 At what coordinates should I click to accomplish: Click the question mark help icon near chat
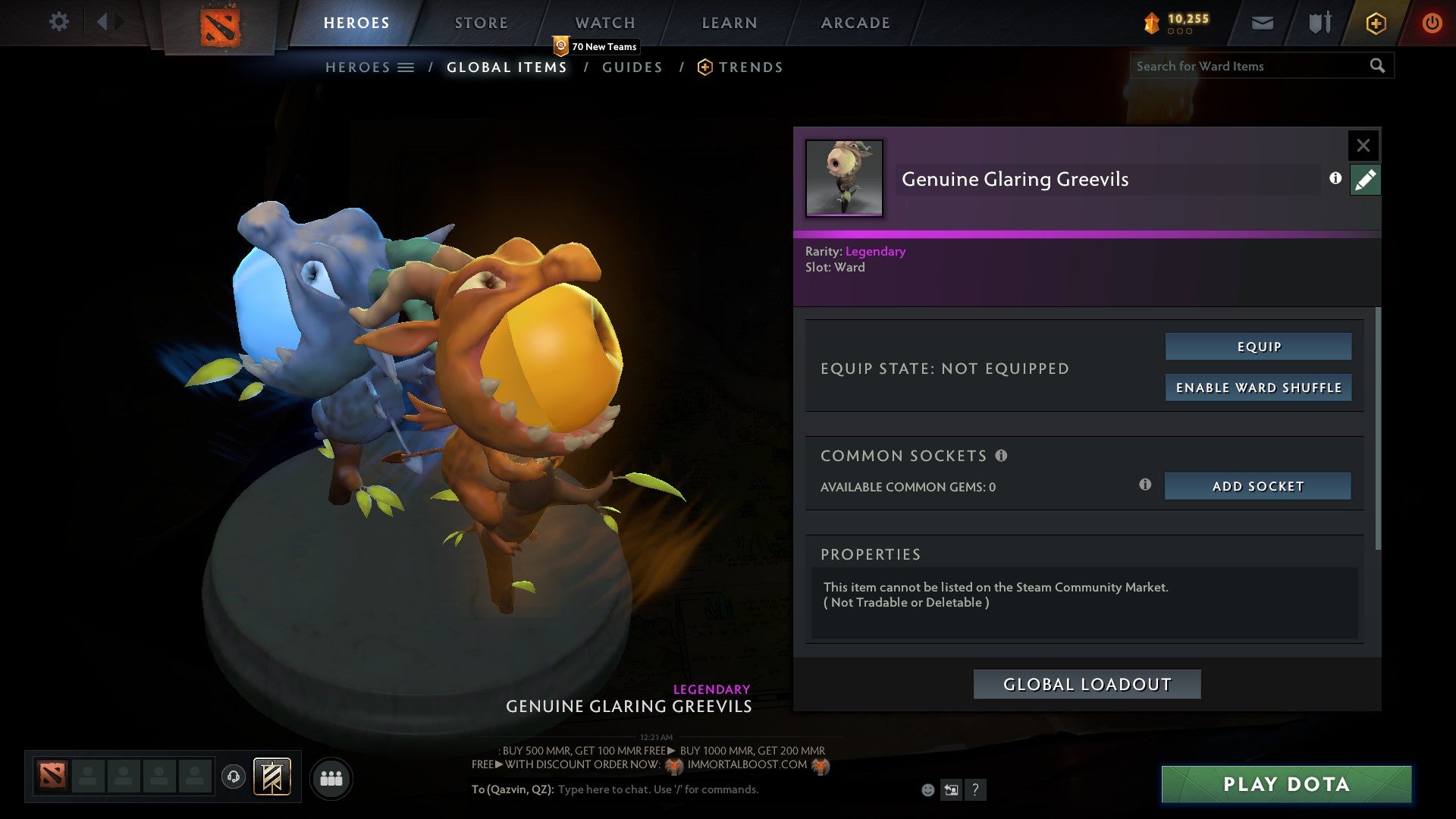(975, 790)
